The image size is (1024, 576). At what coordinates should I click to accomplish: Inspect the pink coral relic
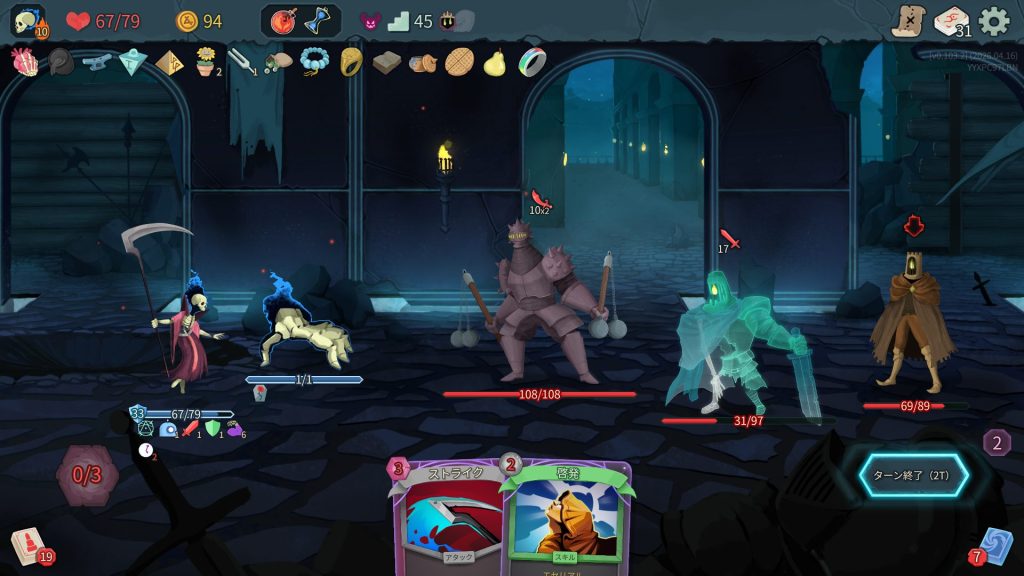24,62
